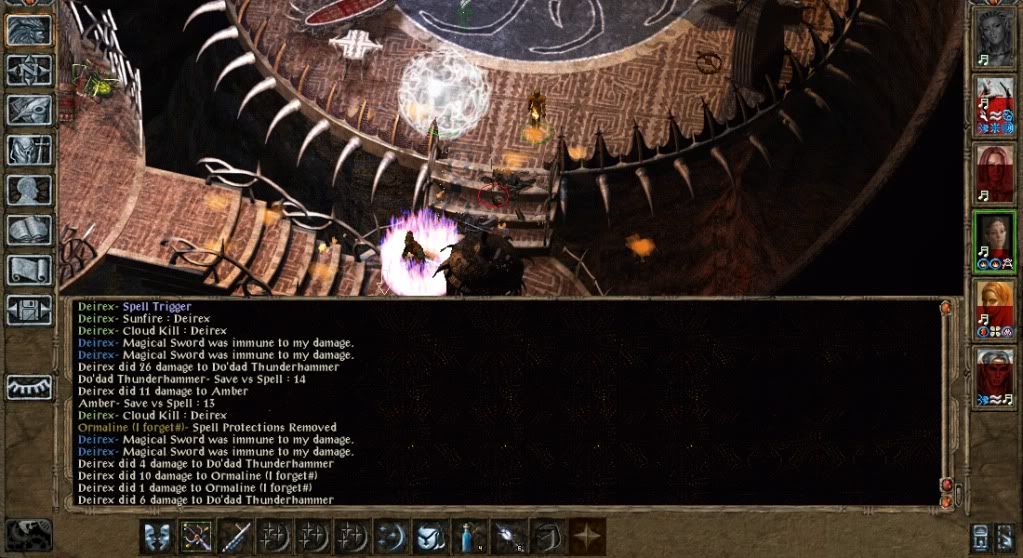Click the bow-and-arrow quick slot
The height and width of the screenshot is (558, 1023).
point(197,538)
